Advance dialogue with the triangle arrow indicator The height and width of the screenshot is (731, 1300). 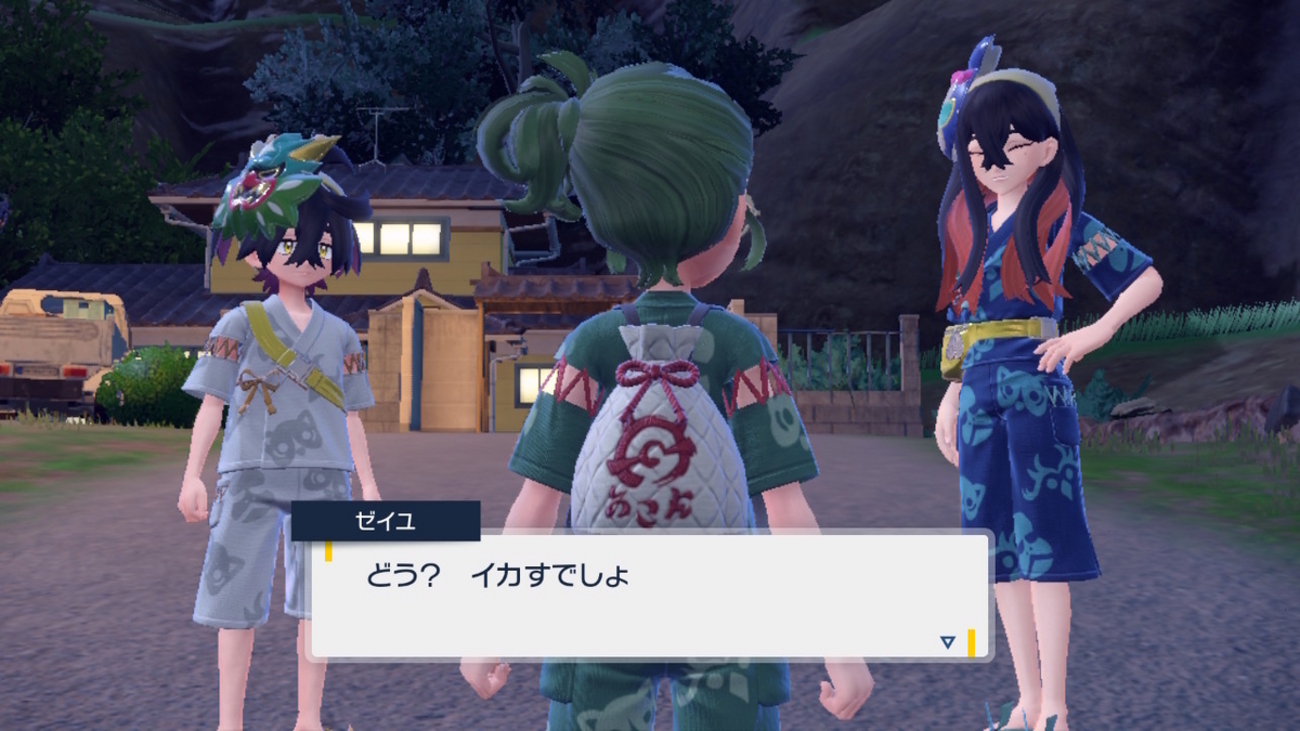click(x=947, y=642)
